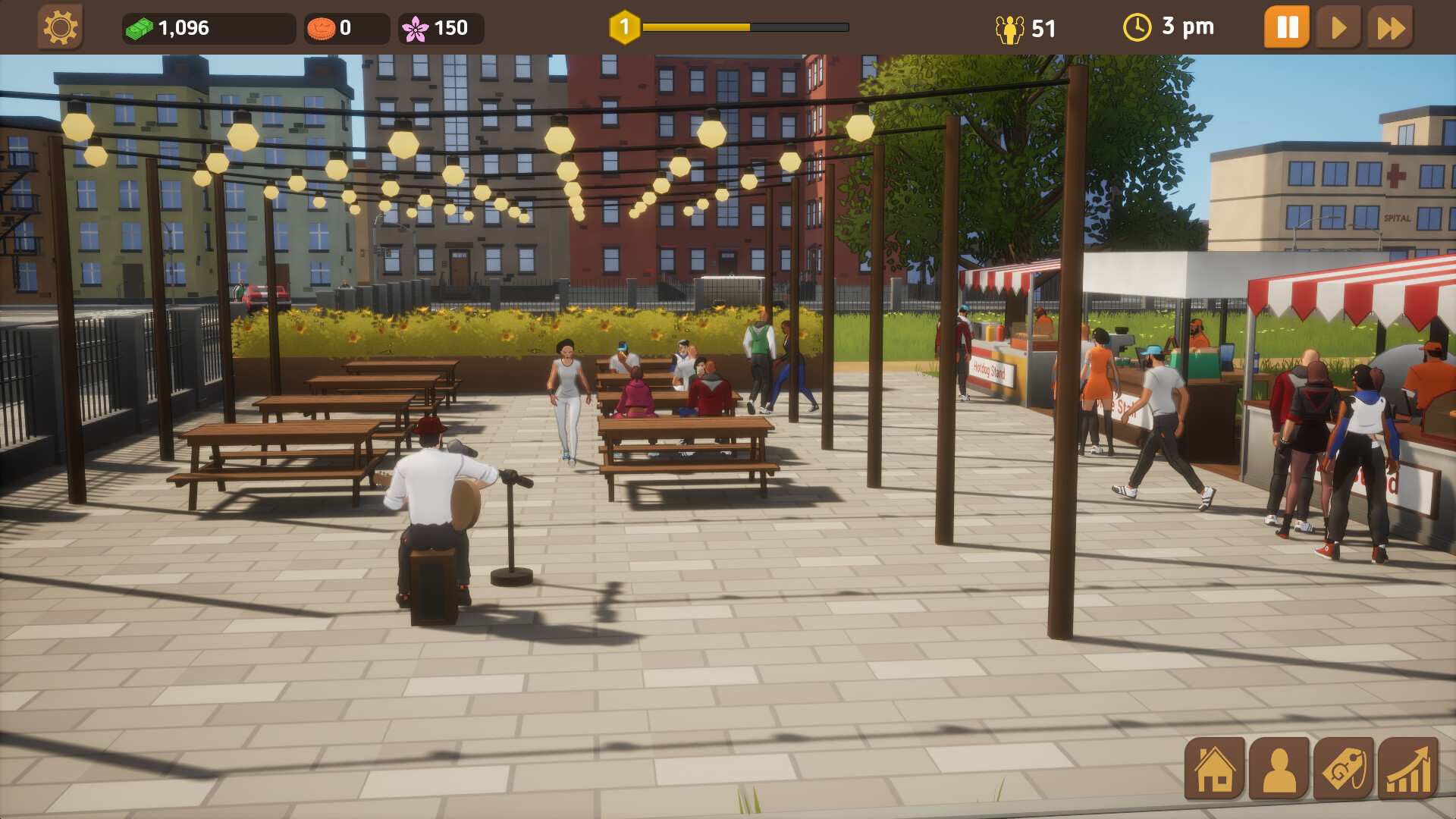Open the settings menu via the gear icon

[x=61, y=27]
